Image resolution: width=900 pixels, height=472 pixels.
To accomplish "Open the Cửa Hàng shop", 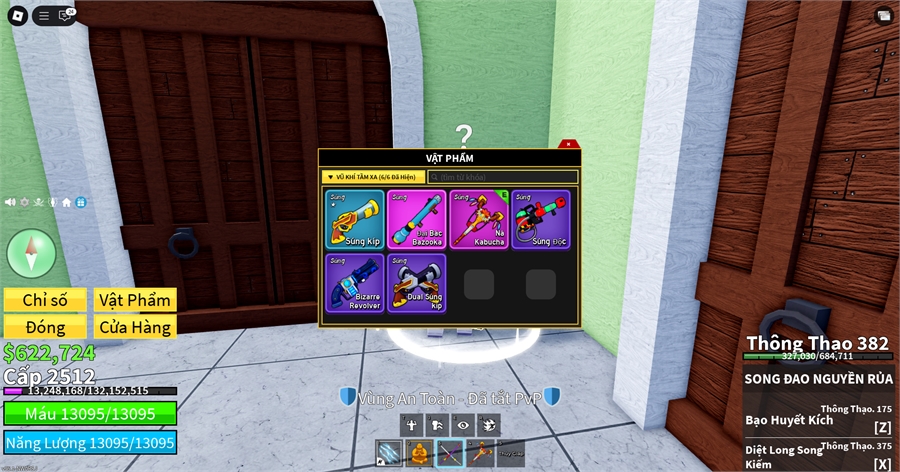I will coord(135,327).
